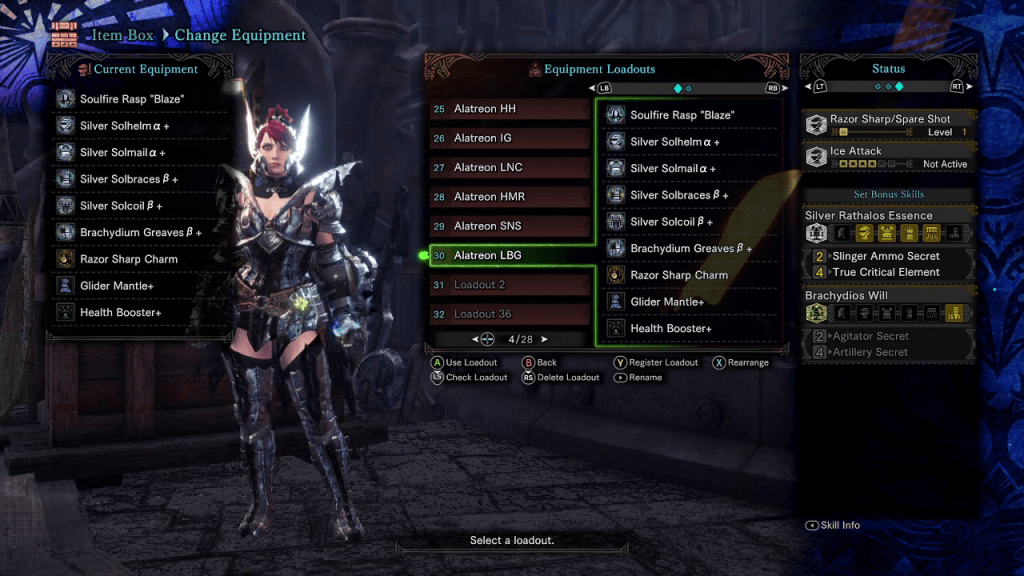The height and width of the screenshot is (576, 1024).
Task: Pick the Alatreon LNC loadout
Action: 510,167
